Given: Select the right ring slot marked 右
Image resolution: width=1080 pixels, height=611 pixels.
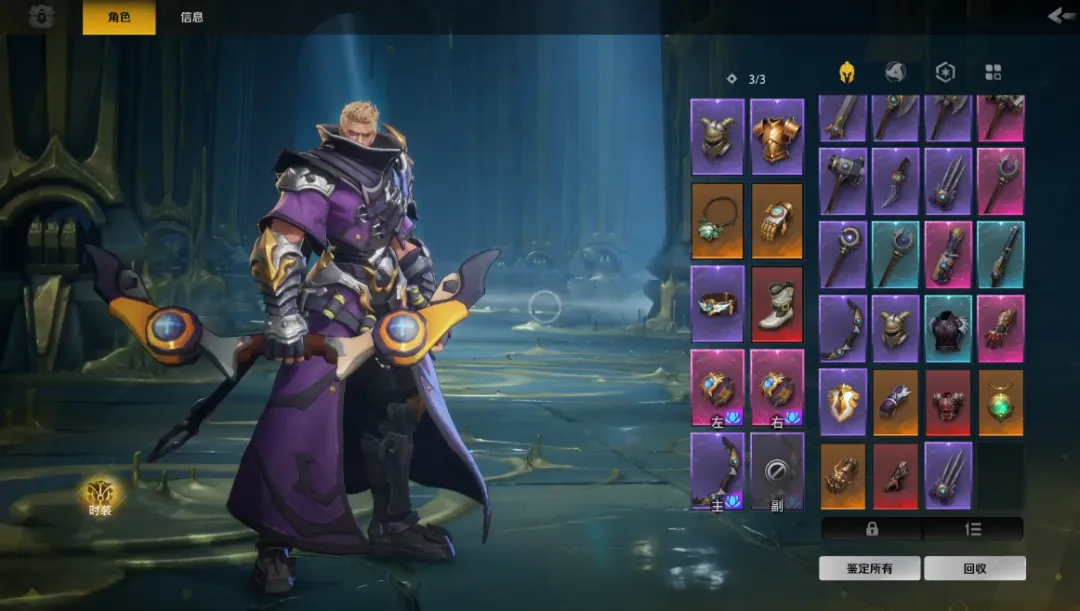Looking at the screenshot, I should pyautogui.click(x=777, y=388).
